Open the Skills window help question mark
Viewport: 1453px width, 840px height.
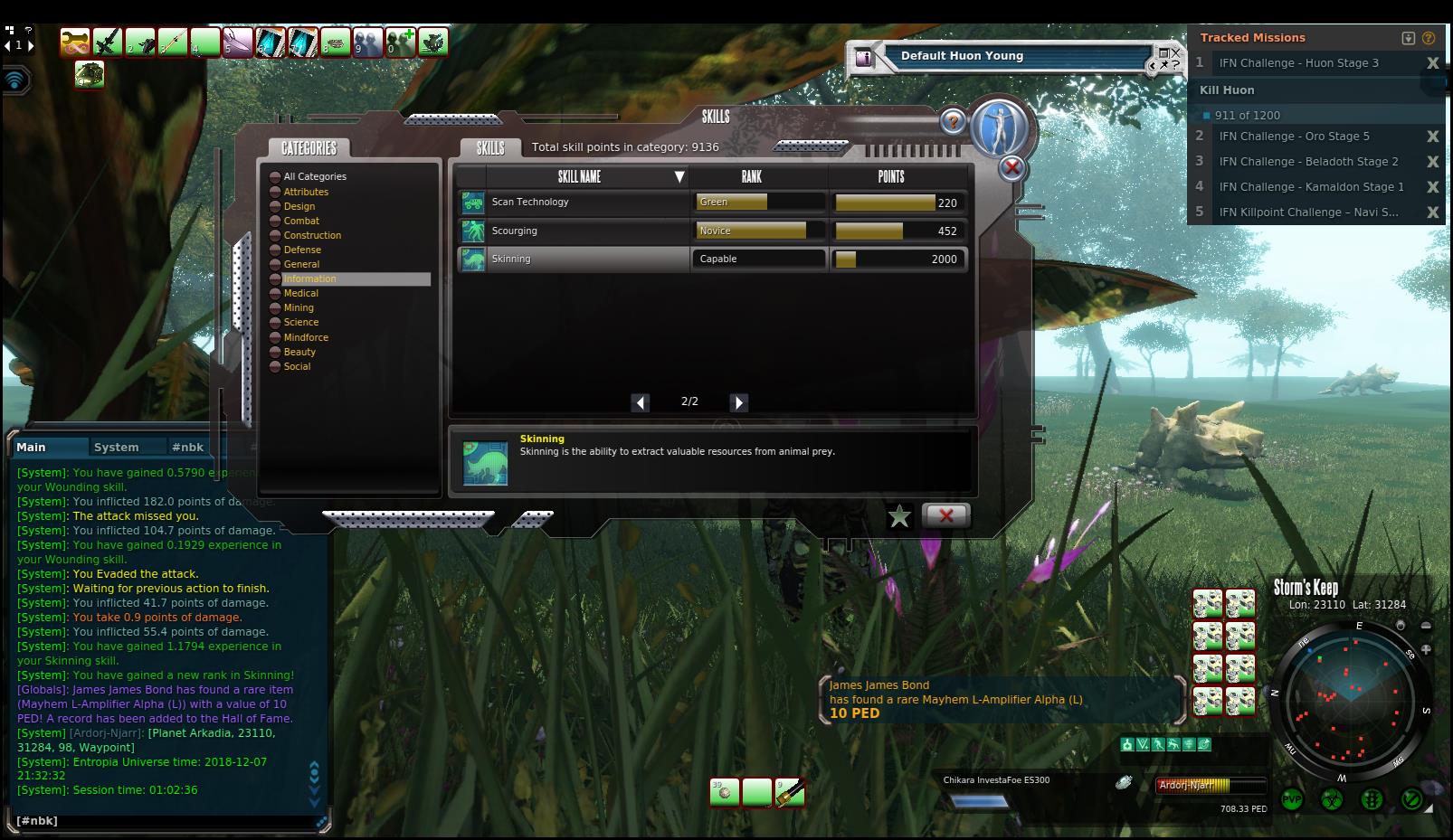click(x=952, y=120)
